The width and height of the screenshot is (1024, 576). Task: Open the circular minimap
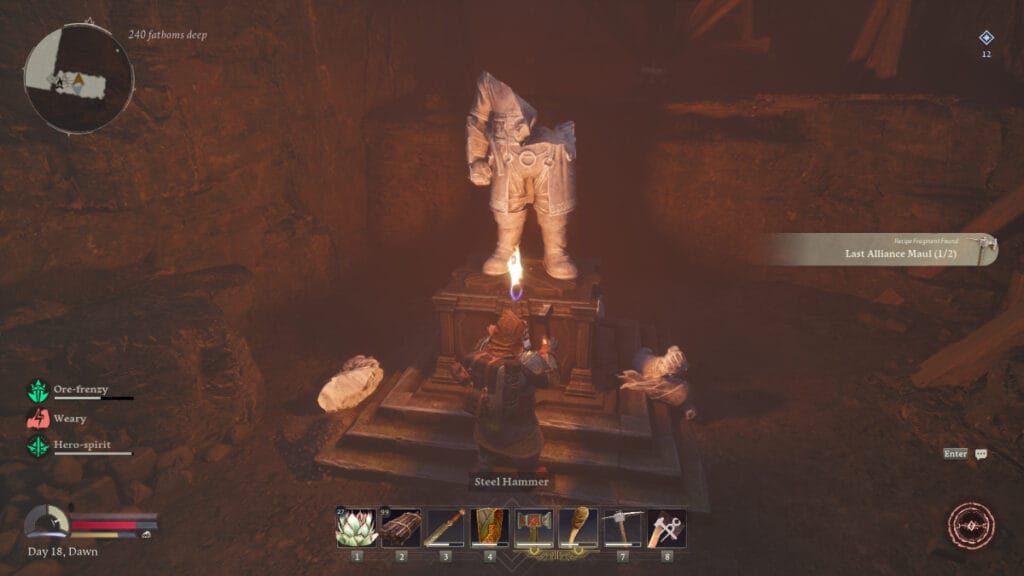[78, 78]
